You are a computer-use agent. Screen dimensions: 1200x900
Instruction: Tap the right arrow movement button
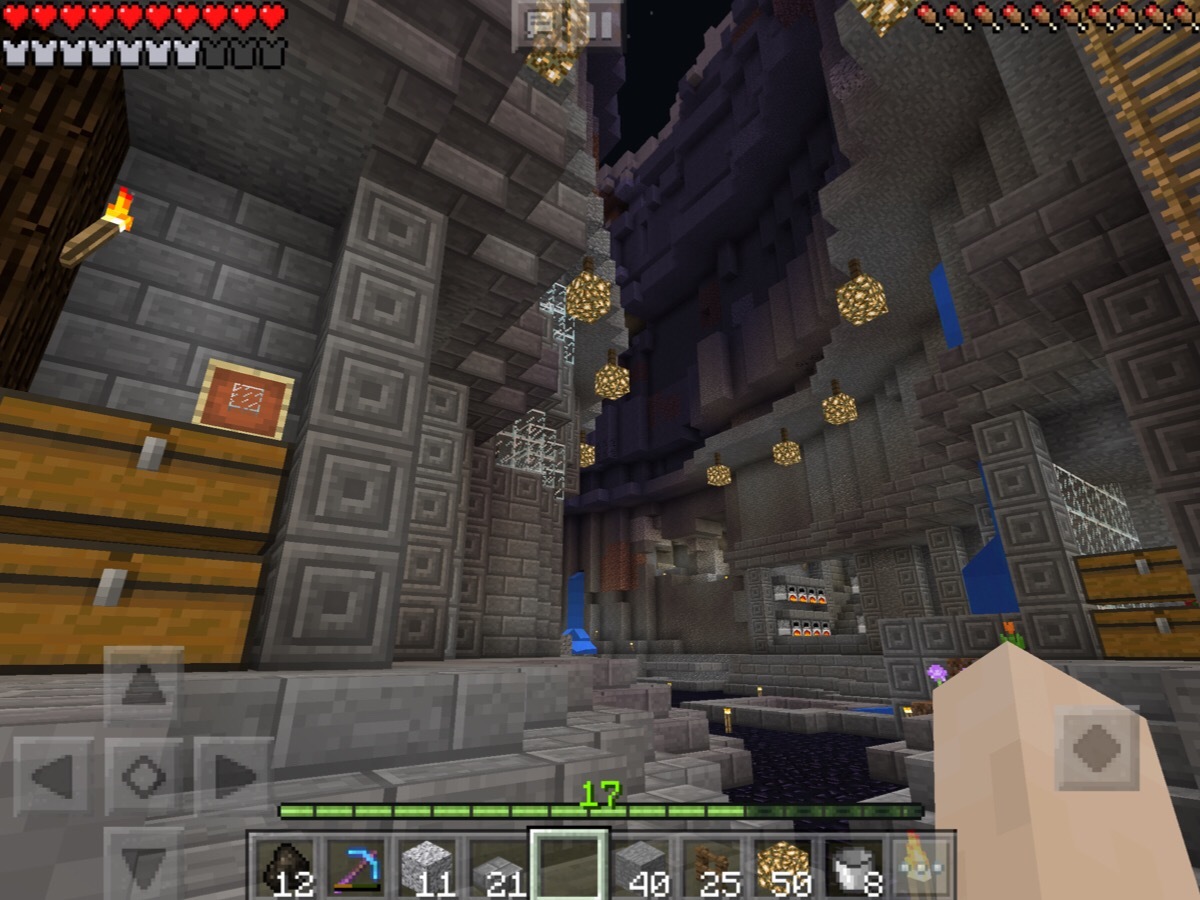click(234, 776)
